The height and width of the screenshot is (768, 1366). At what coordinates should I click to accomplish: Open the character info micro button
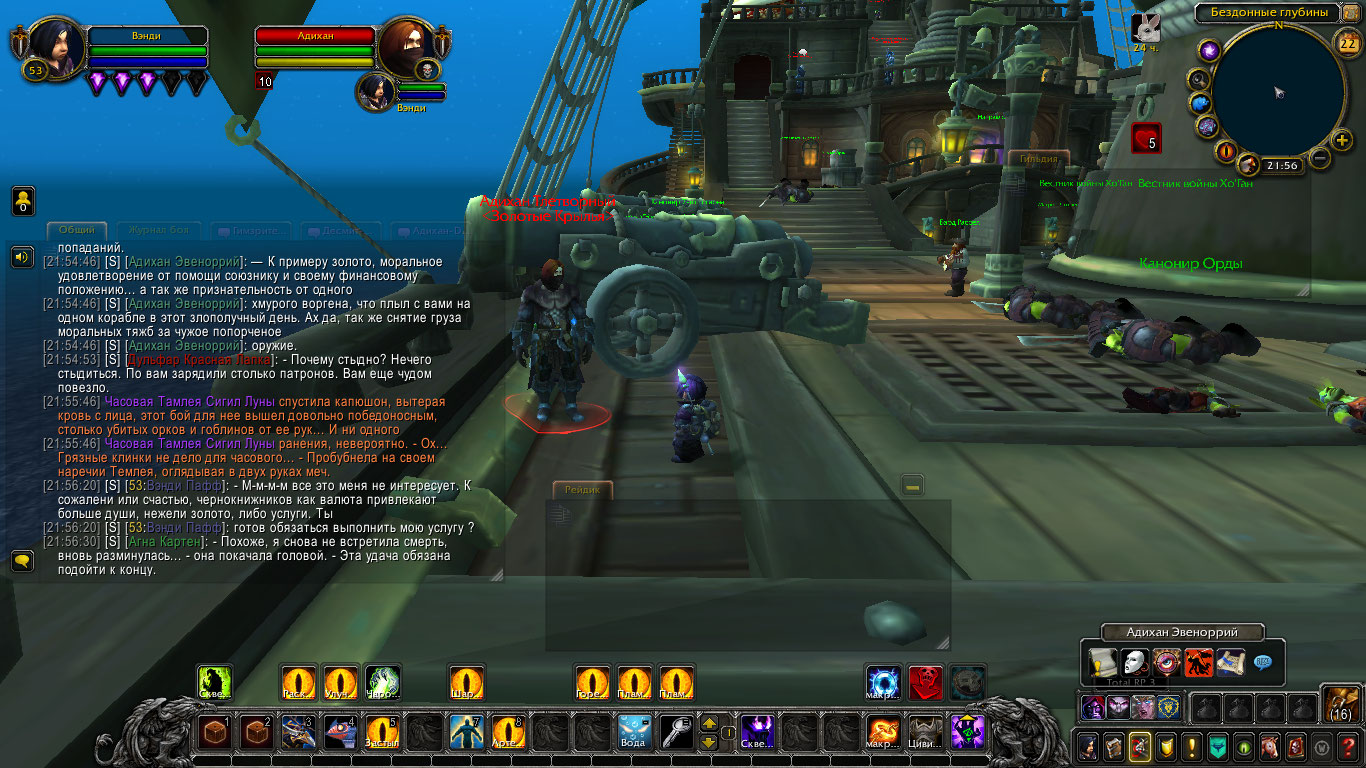tap(1087, 747)
